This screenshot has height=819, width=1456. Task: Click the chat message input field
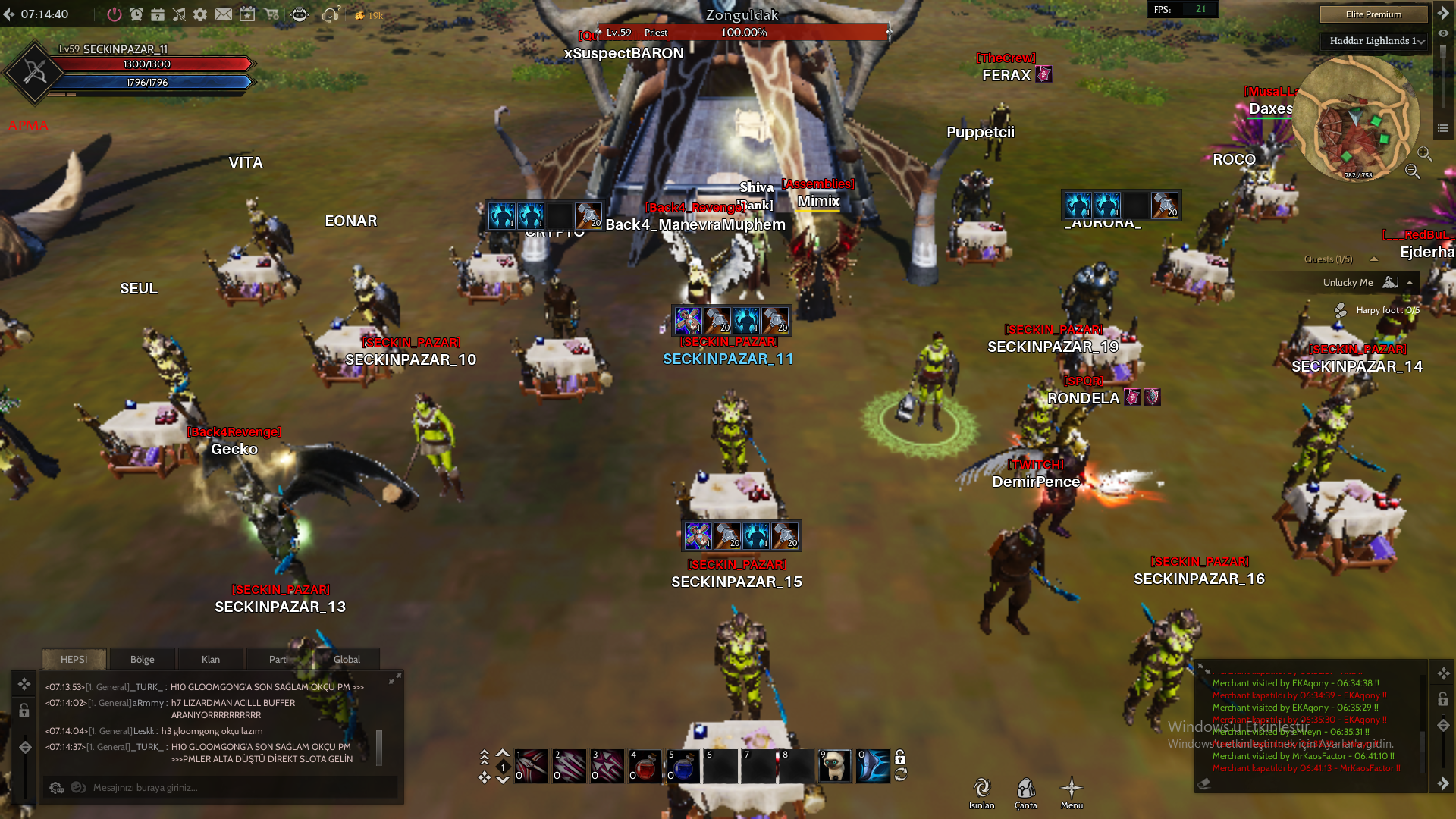click(227, 788)
